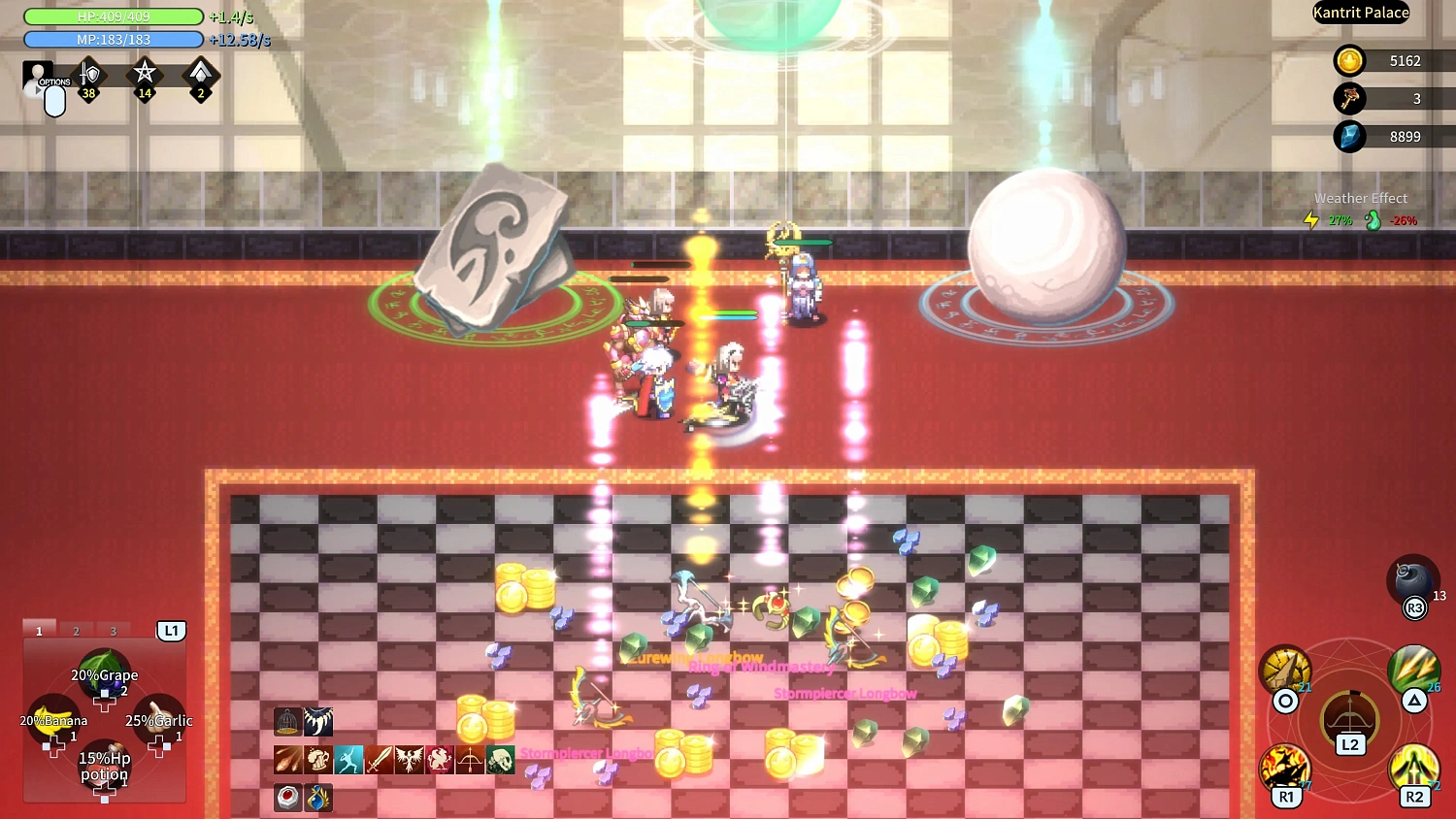Toggle the radiant ascension skill on R2
The image size is (1456, 819).
[1412, 765]
